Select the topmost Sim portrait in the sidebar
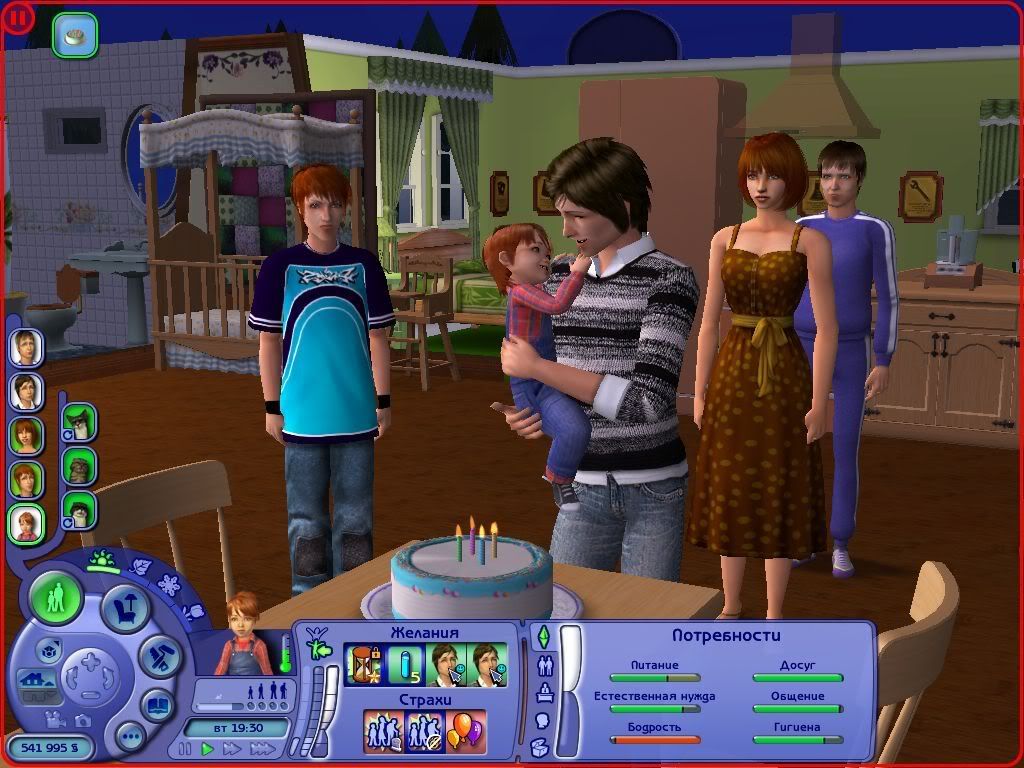The image size is (1024, 768). pyautogui.click(x=26, y=347)
